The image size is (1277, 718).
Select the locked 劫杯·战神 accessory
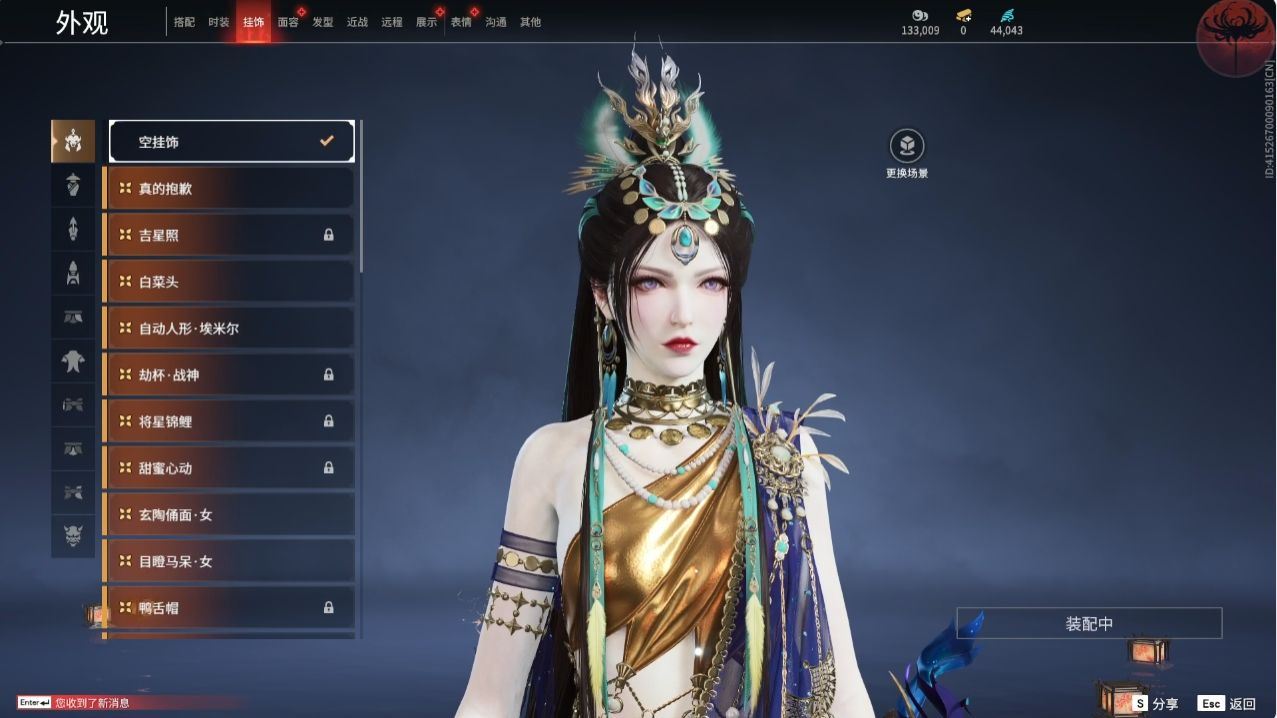point(231,375)
